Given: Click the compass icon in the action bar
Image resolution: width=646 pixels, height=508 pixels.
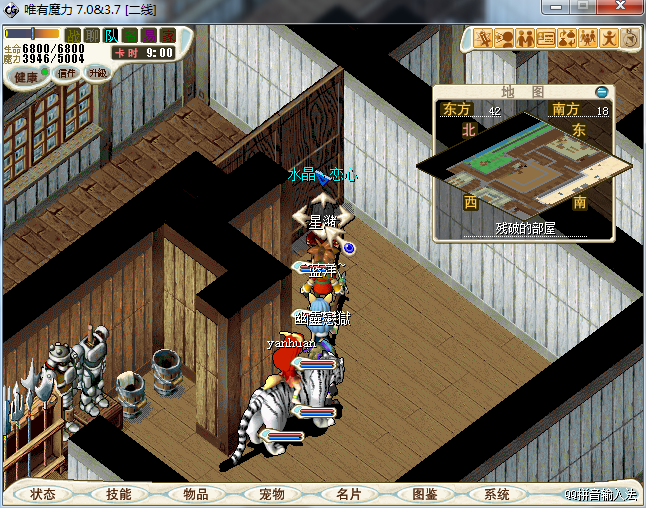Looking at the screenshot, I should coord(631,39).
